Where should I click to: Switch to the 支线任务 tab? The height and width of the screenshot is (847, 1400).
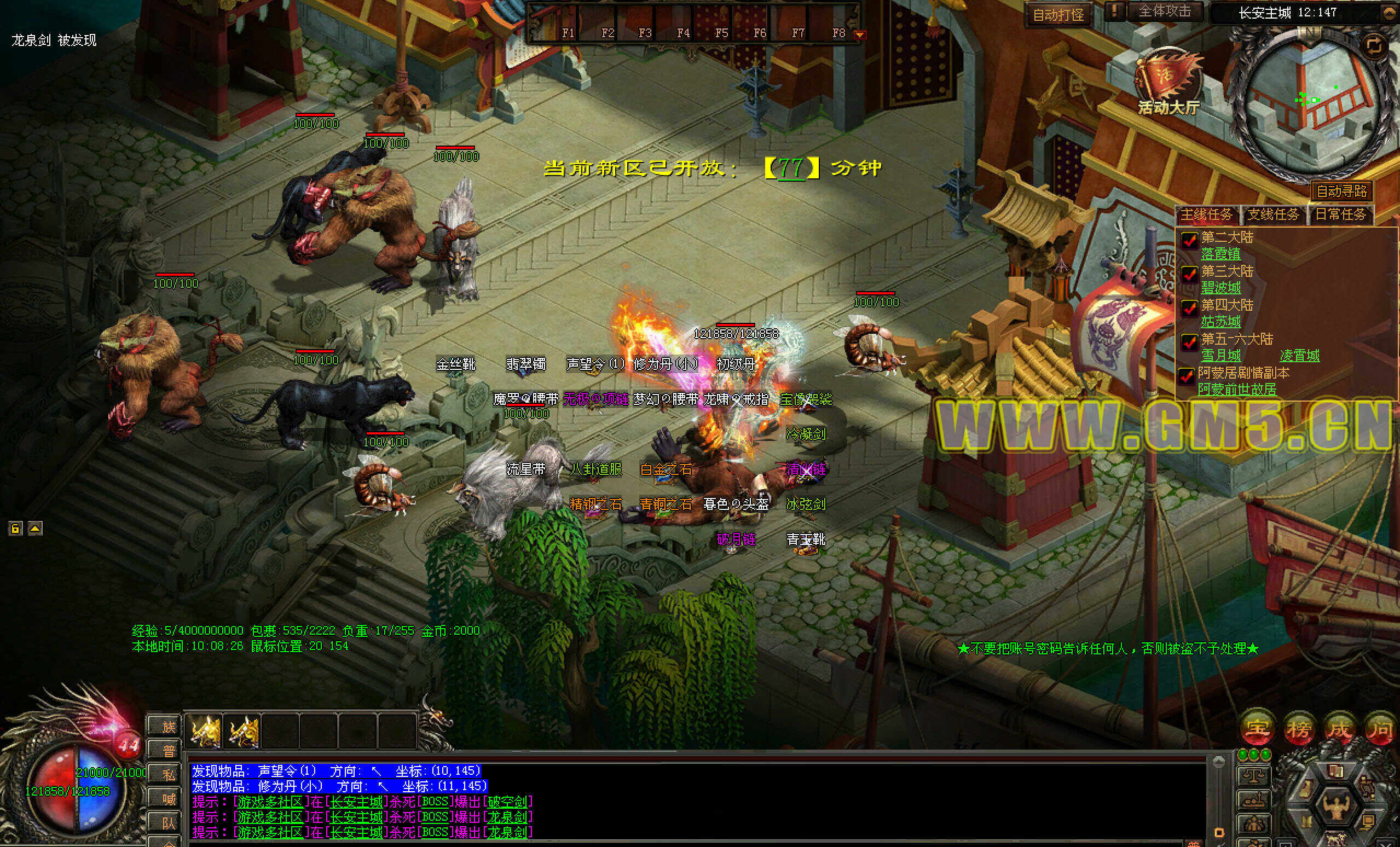(x=1272, y=214)
